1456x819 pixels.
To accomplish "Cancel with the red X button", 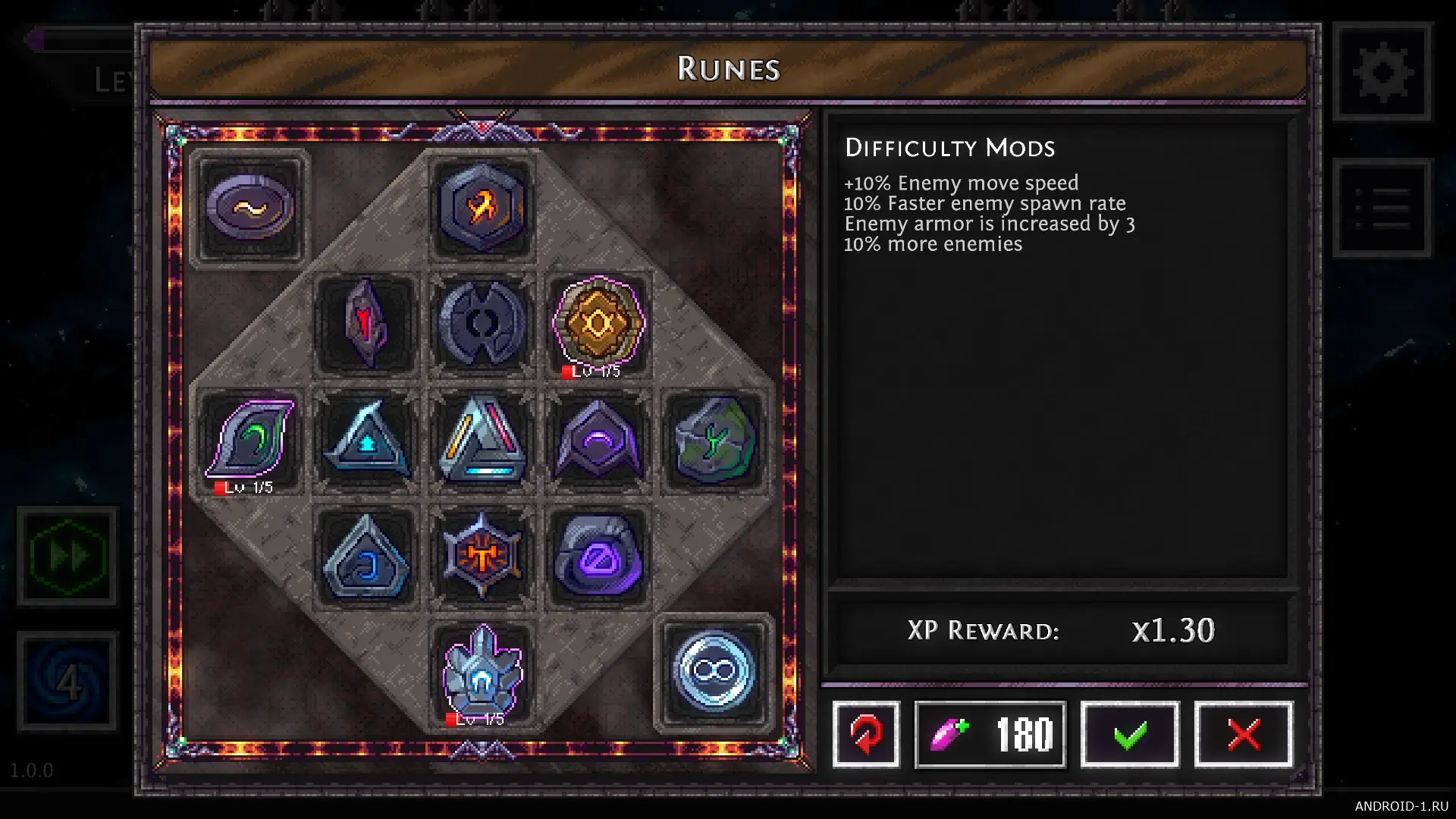I will click(1243, 734).
